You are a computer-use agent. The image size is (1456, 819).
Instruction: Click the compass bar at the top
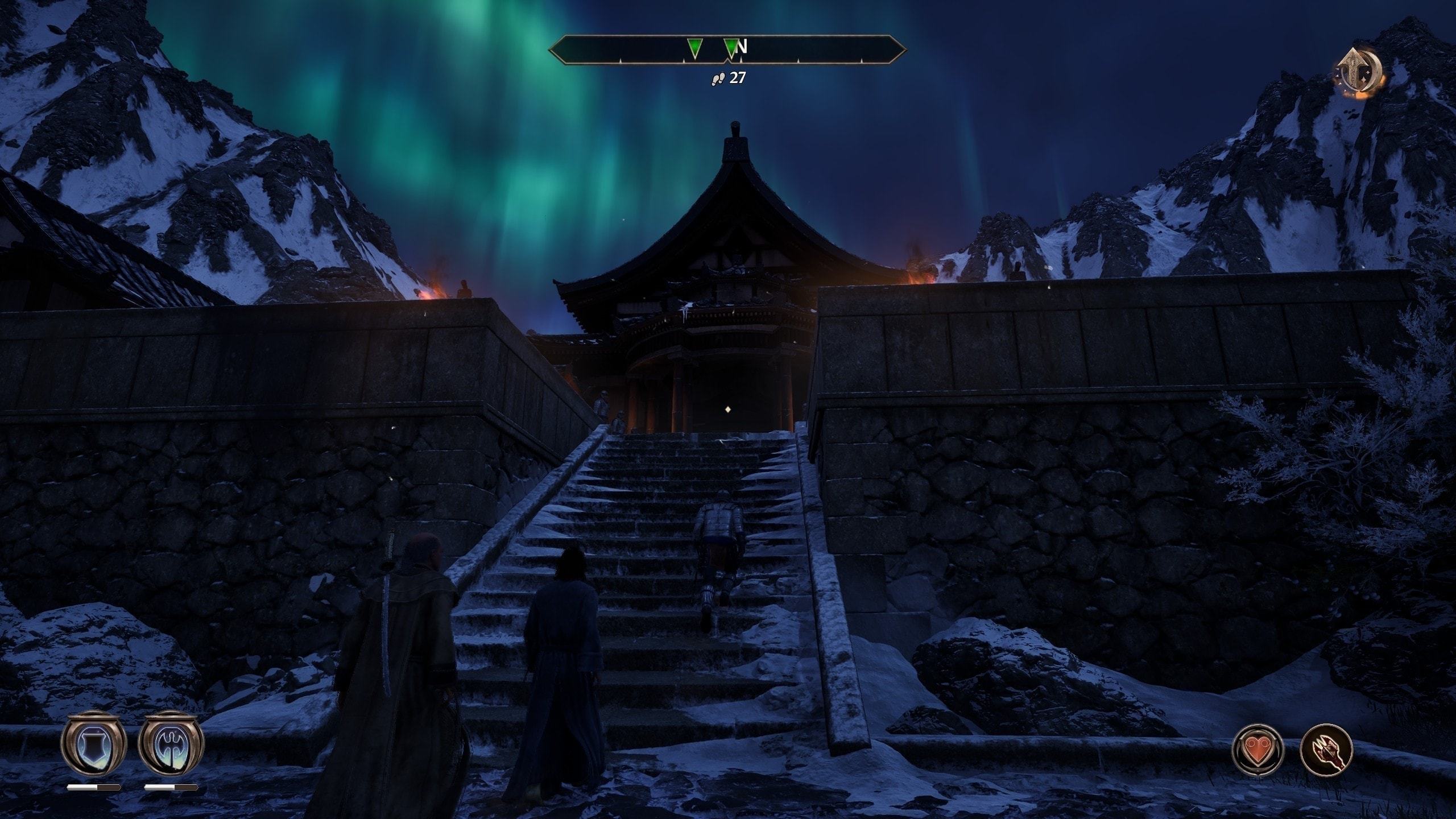727,51
